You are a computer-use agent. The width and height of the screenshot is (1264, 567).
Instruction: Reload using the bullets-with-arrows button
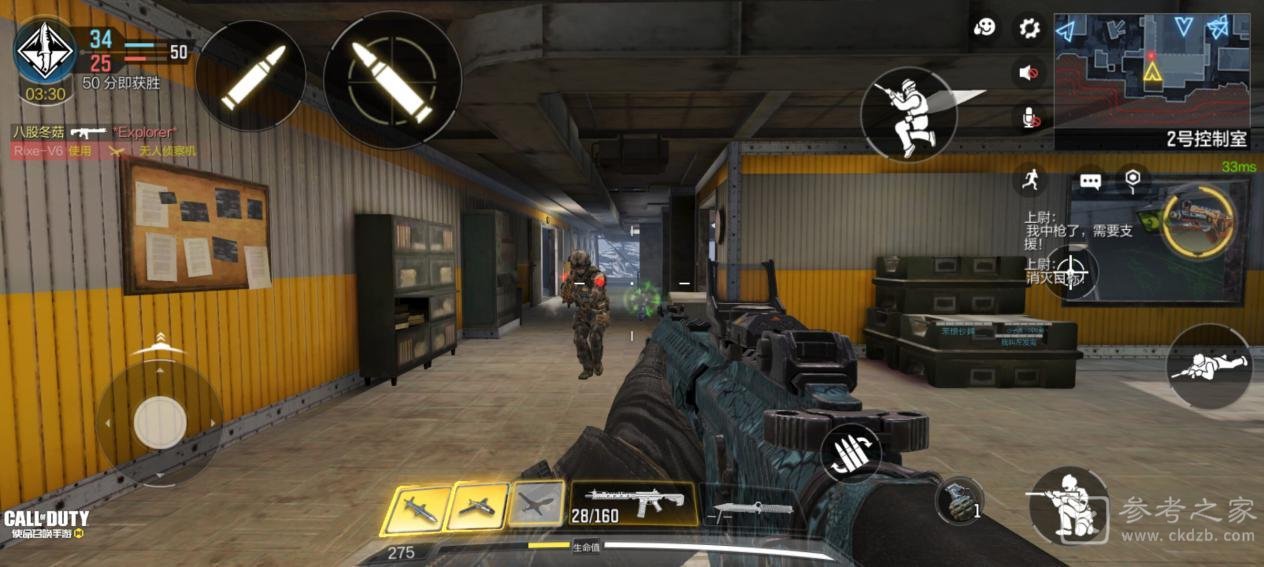click(851, 453)
